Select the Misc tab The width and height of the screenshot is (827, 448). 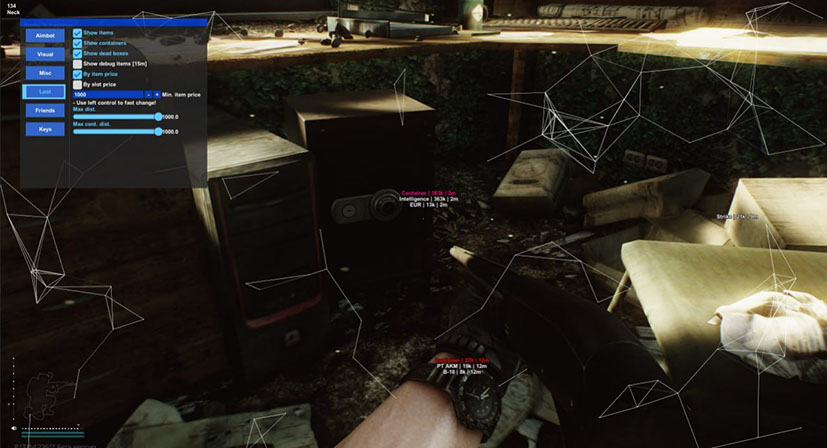[x=44, y=73]
